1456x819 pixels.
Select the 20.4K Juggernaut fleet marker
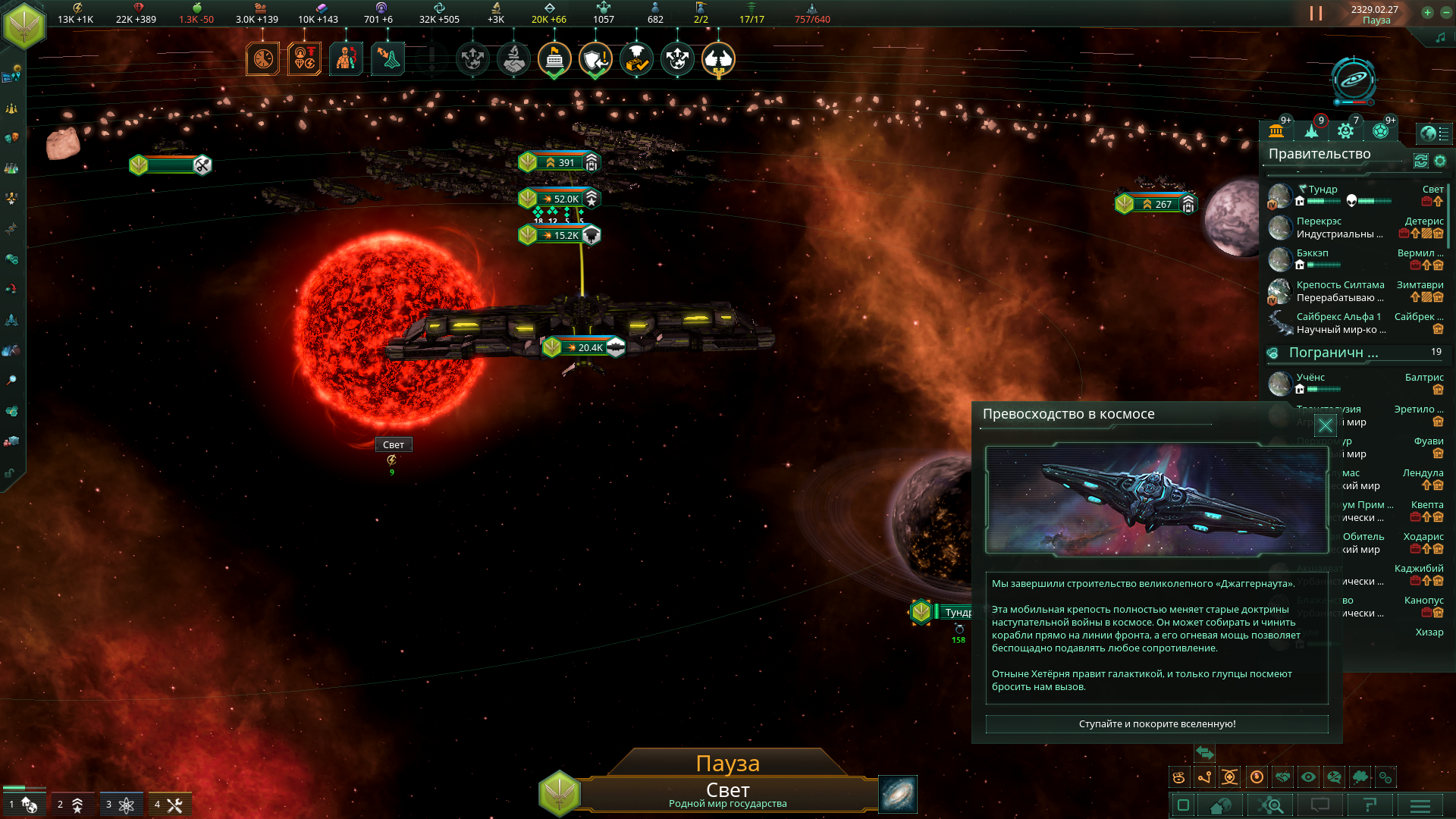tap(584, 347)
